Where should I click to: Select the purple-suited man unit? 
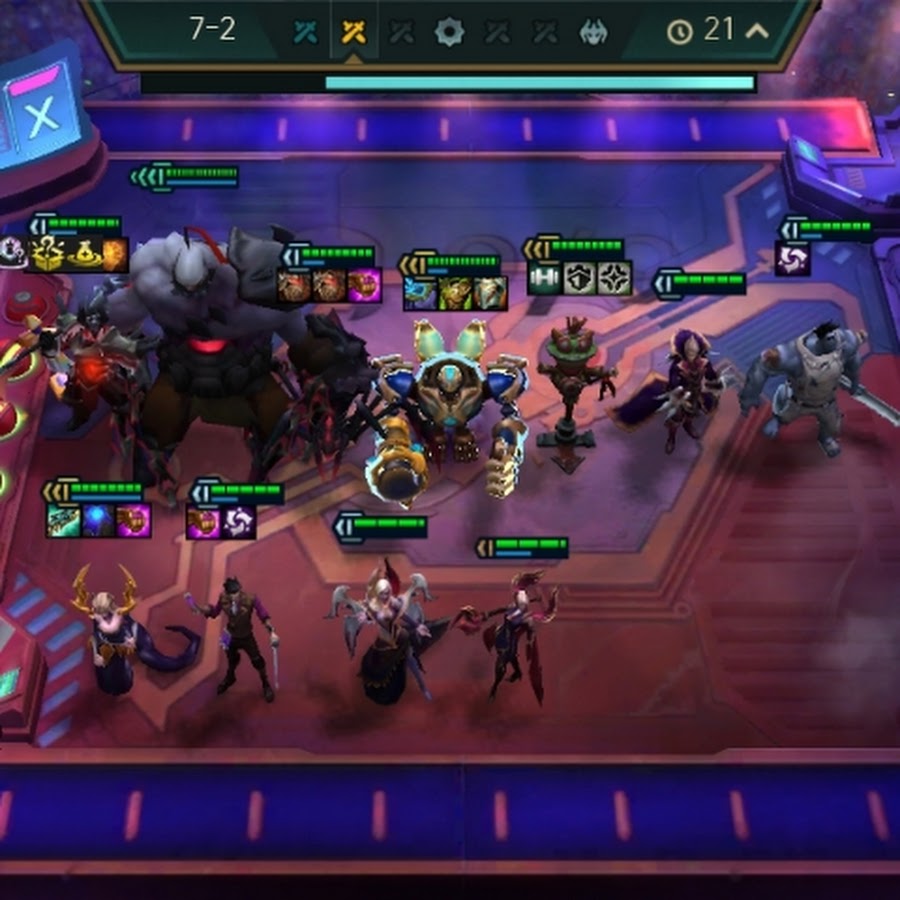tap(238, 635)
